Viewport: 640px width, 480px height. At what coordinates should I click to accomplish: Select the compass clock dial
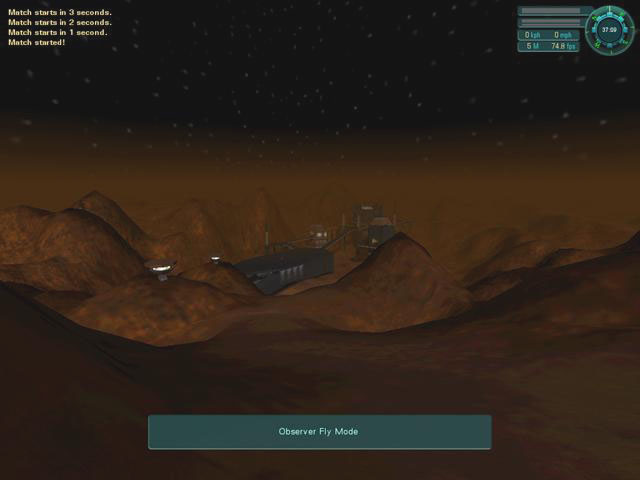point(609,29)
